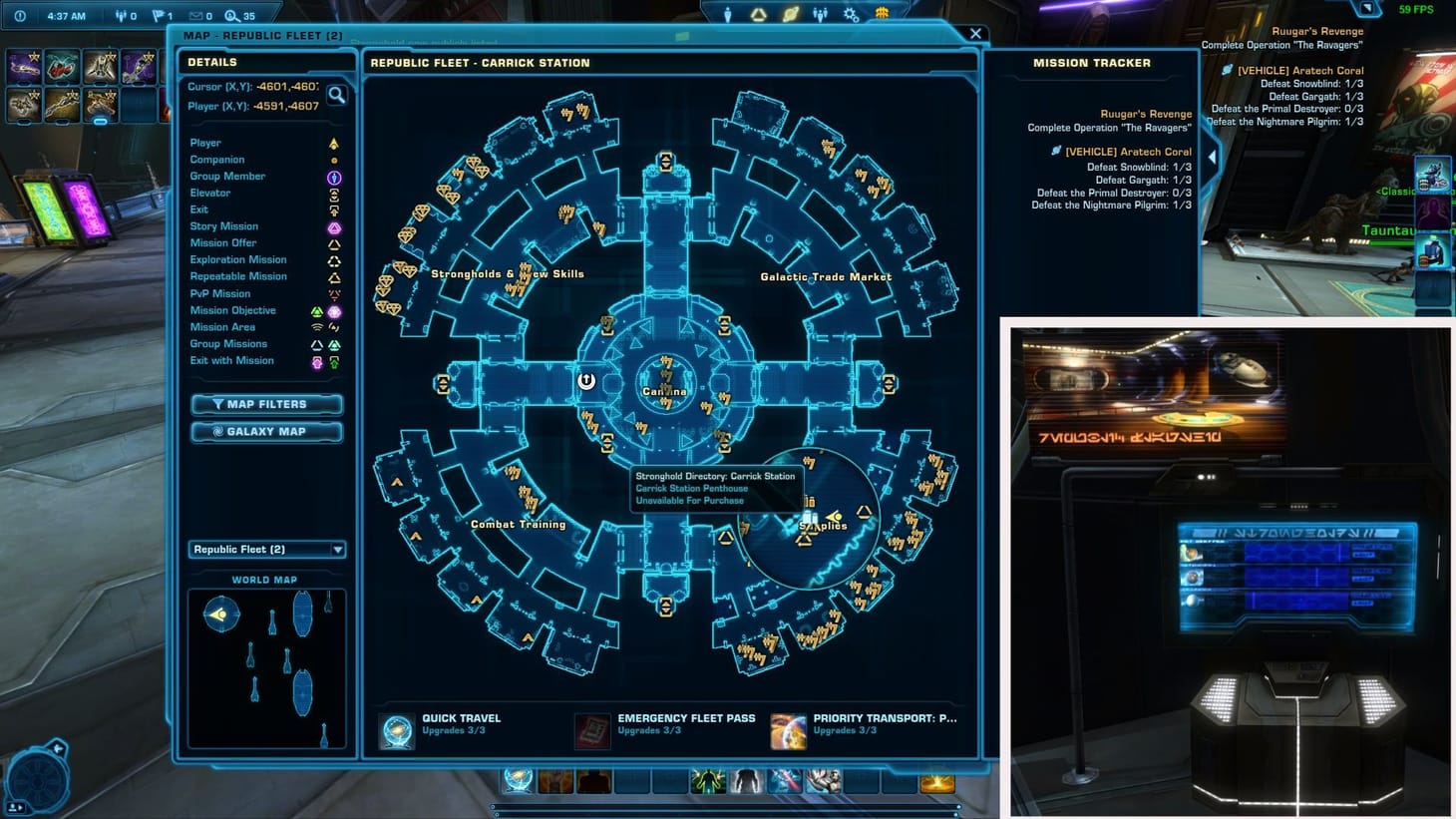
Task: Toggle the PvP Mission map filter
Action: [x=335, y=293]
